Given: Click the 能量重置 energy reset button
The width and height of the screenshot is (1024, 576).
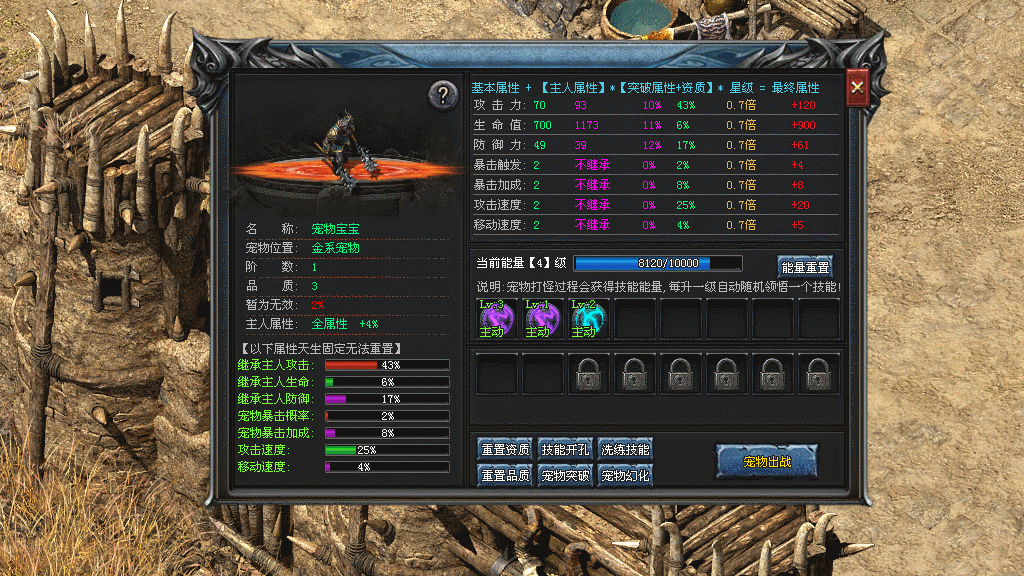Looking at the screenshot, I should 805,266.
